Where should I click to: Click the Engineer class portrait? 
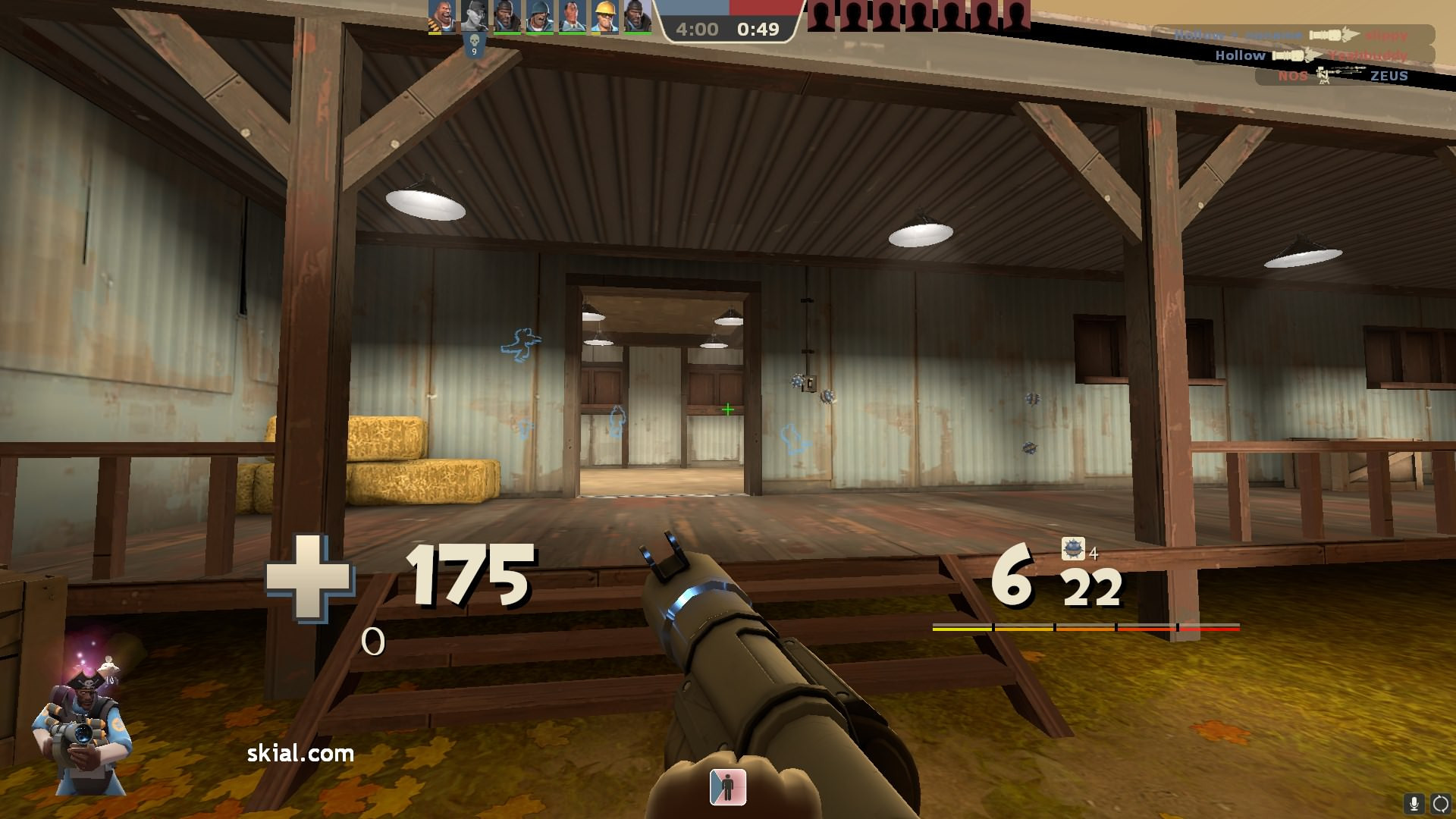tap(604, 17)
